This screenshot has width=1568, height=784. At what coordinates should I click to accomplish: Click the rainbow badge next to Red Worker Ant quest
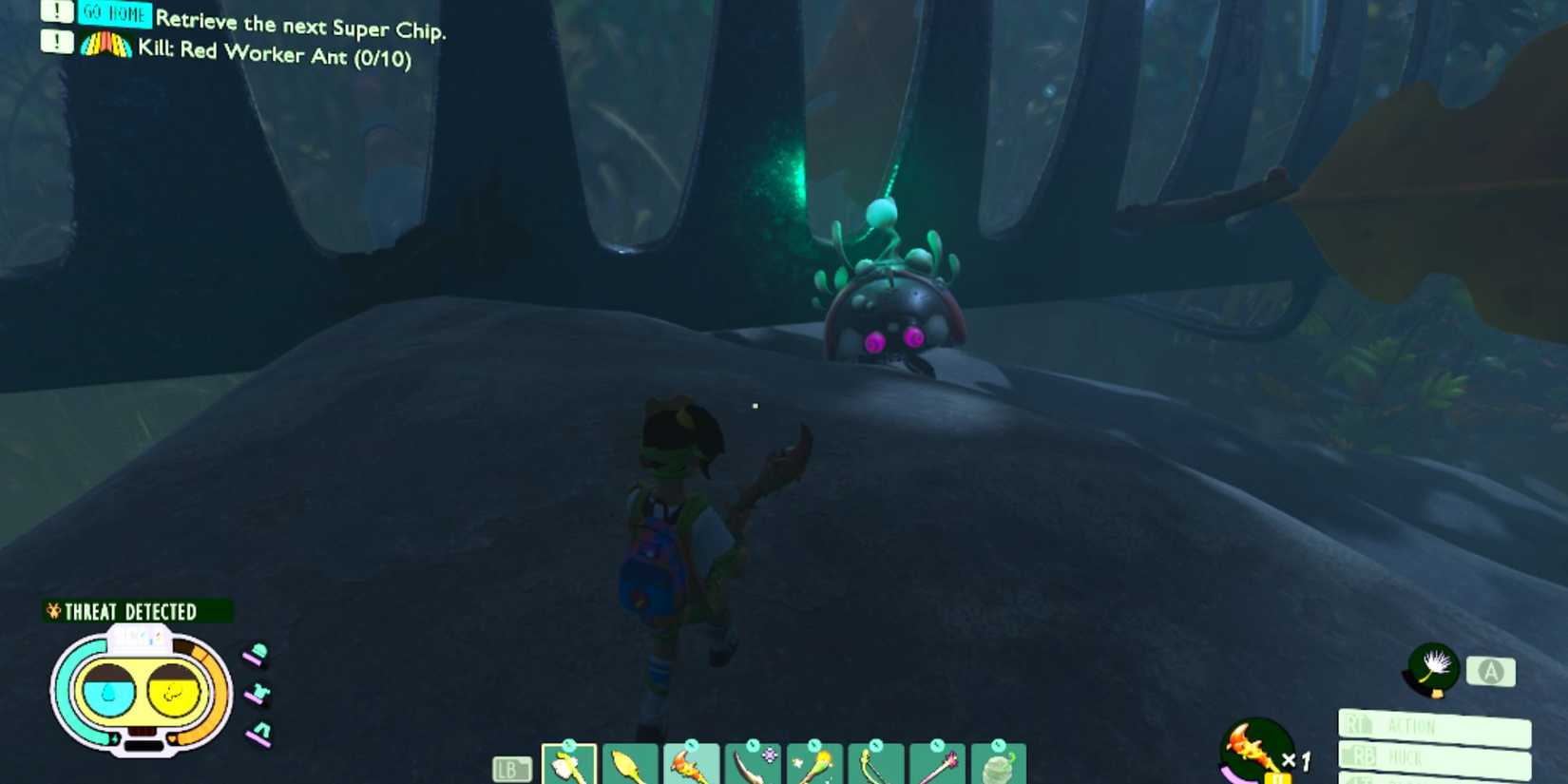tap(107, 45)
